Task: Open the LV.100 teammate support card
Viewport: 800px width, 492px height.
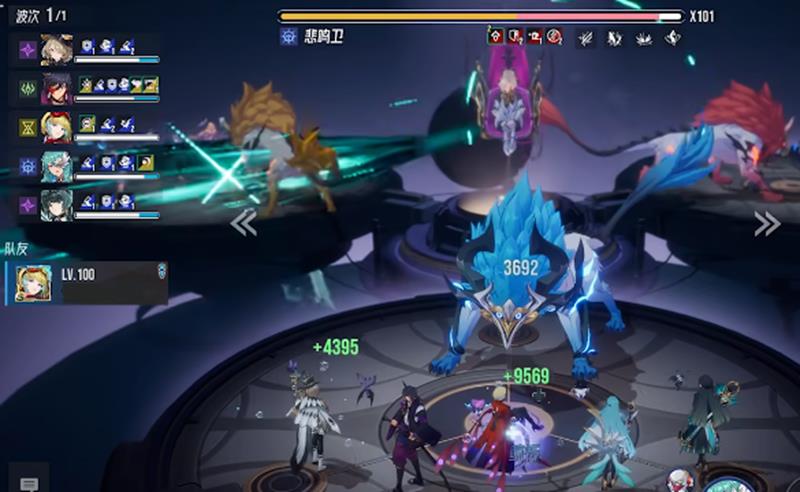Action: (x=86, y=283)
